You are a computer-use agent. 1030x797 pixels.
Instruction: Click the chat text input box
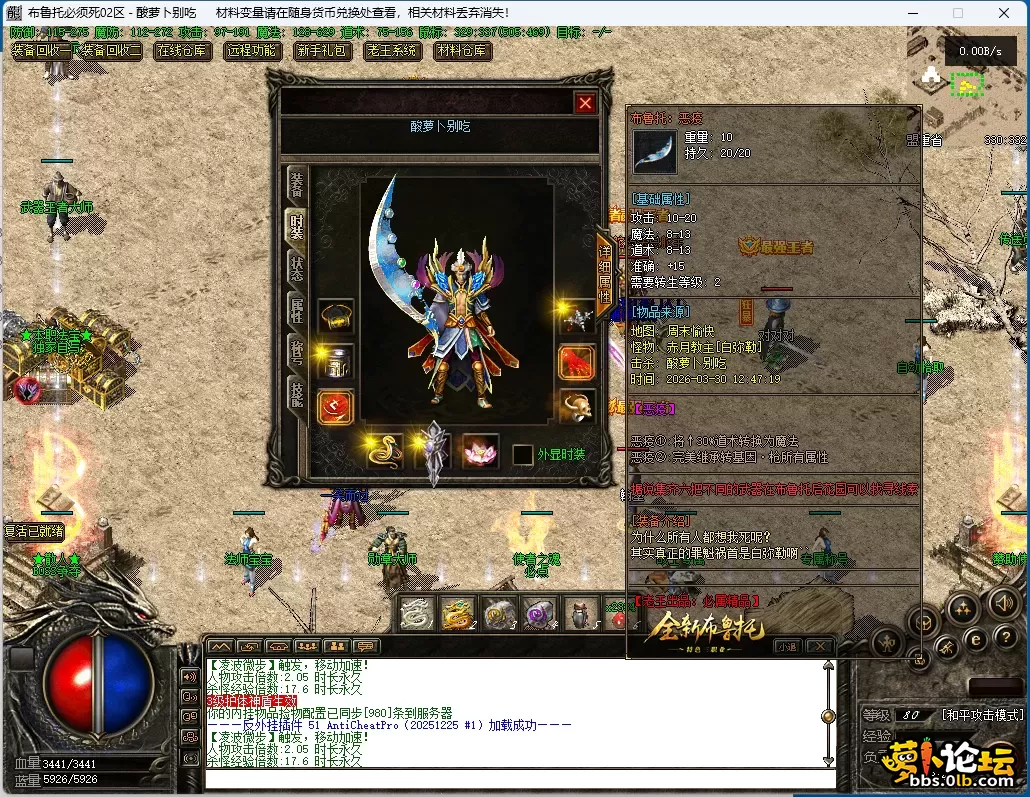[520, 778]
